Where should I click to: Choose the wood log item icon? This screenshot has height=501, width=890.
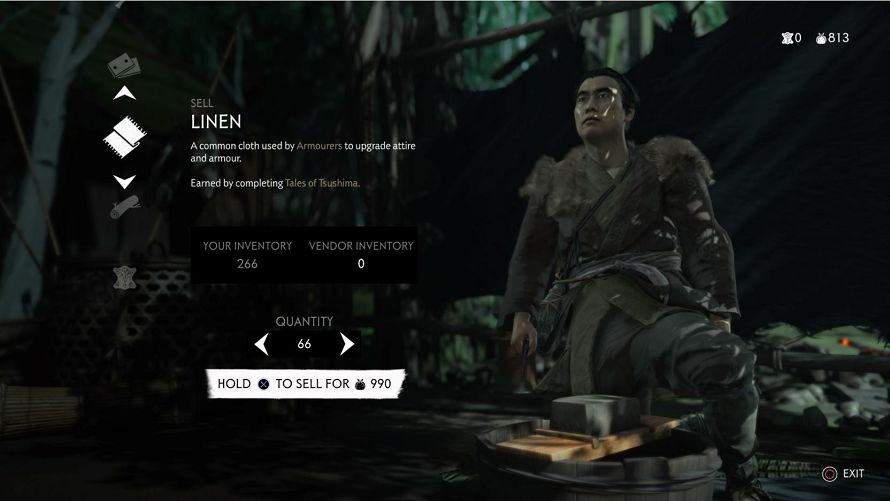125,208
